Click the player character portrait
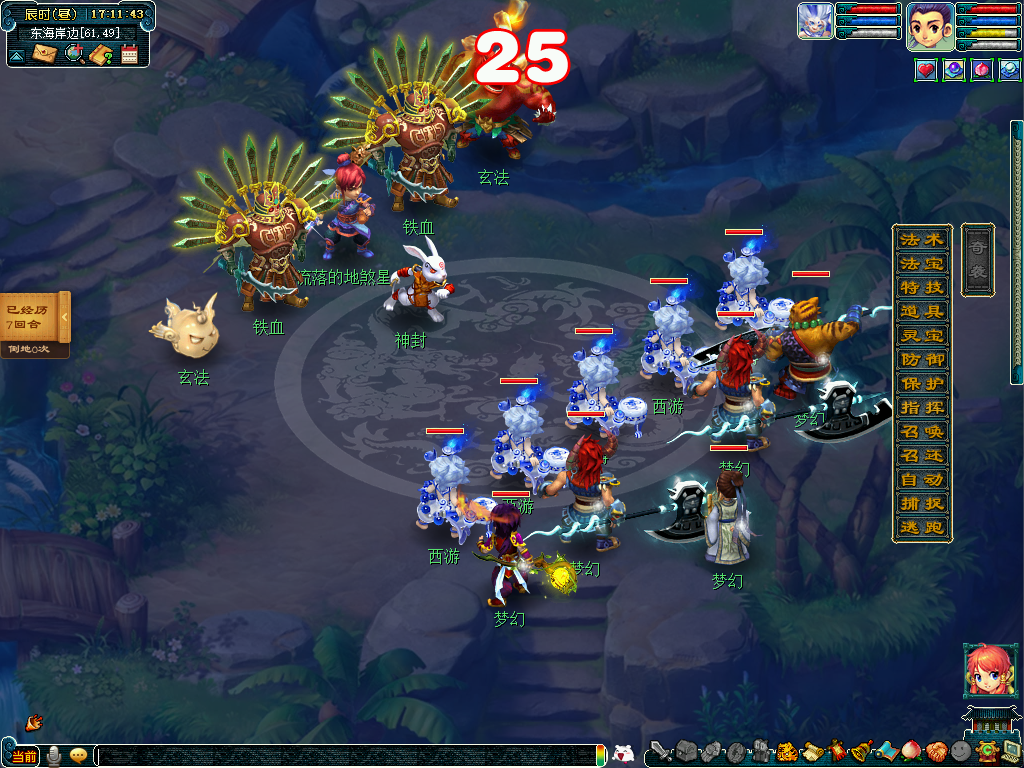This screenshot has width=1024, height=768. tap(929, 27)
